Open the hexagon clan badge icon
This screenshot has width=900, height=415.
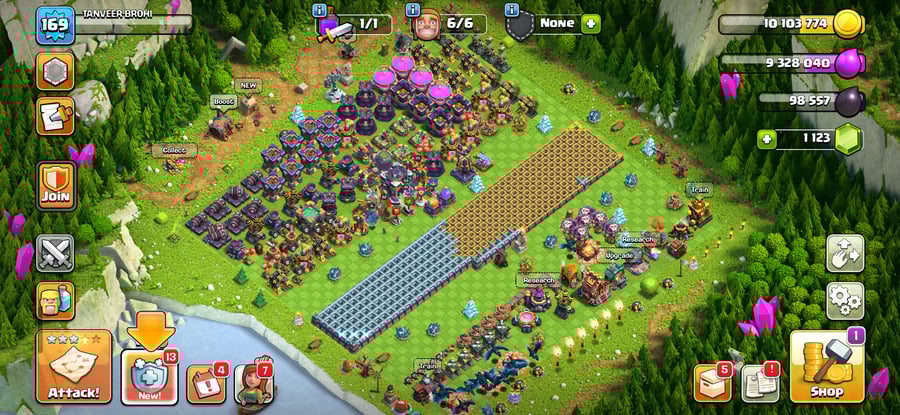(55, 70)
